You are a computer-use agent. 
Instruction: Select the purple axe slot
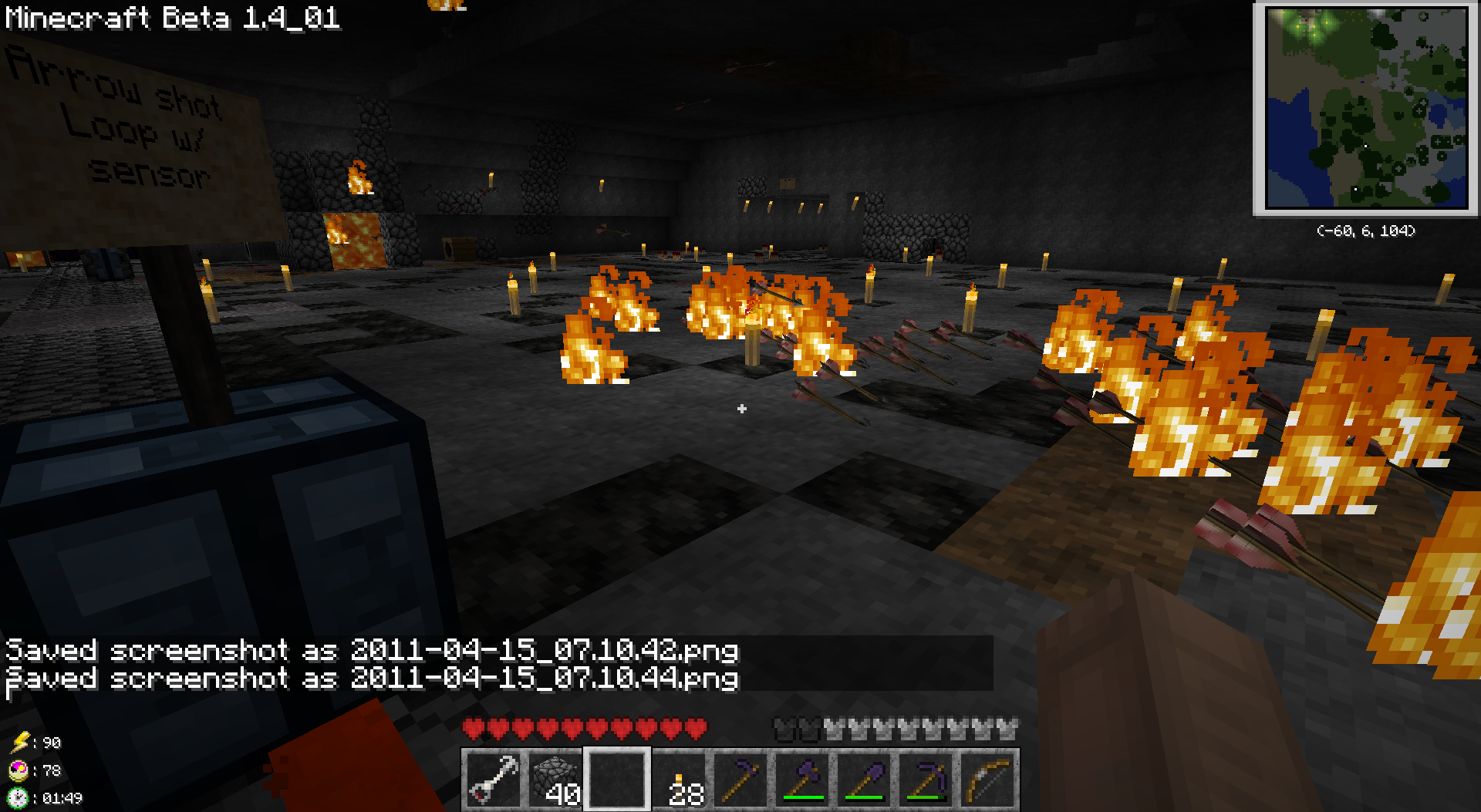(802, 780)
